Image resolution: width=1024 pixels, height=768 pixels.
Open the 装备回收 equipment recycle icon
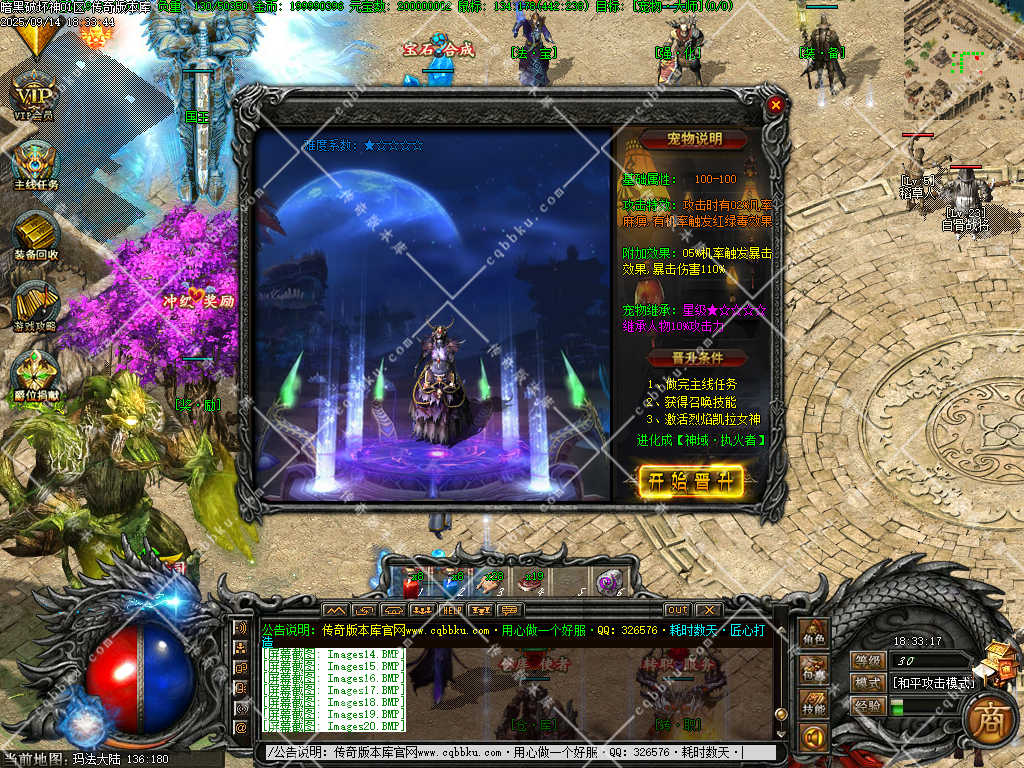pyautogui.click(x=36, y=234)
